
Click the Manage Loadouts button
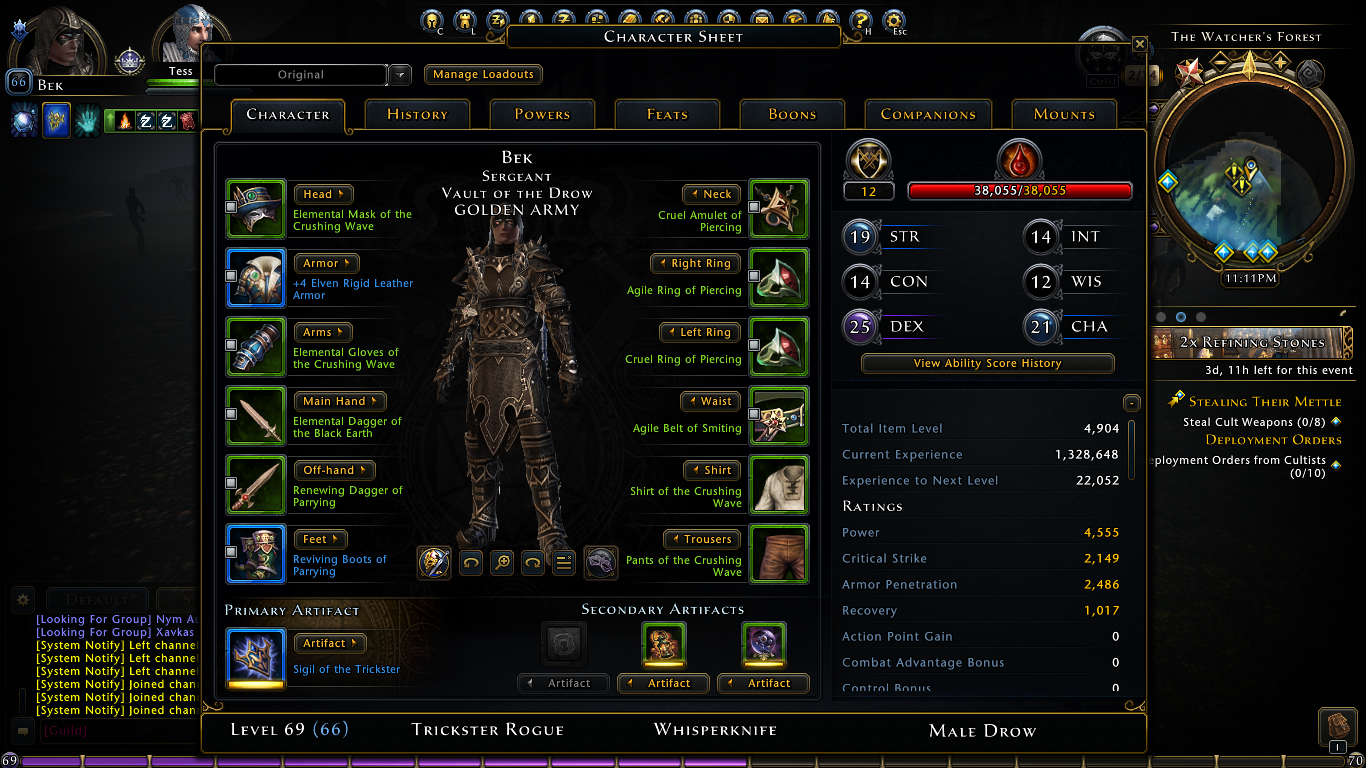point(483,75)
